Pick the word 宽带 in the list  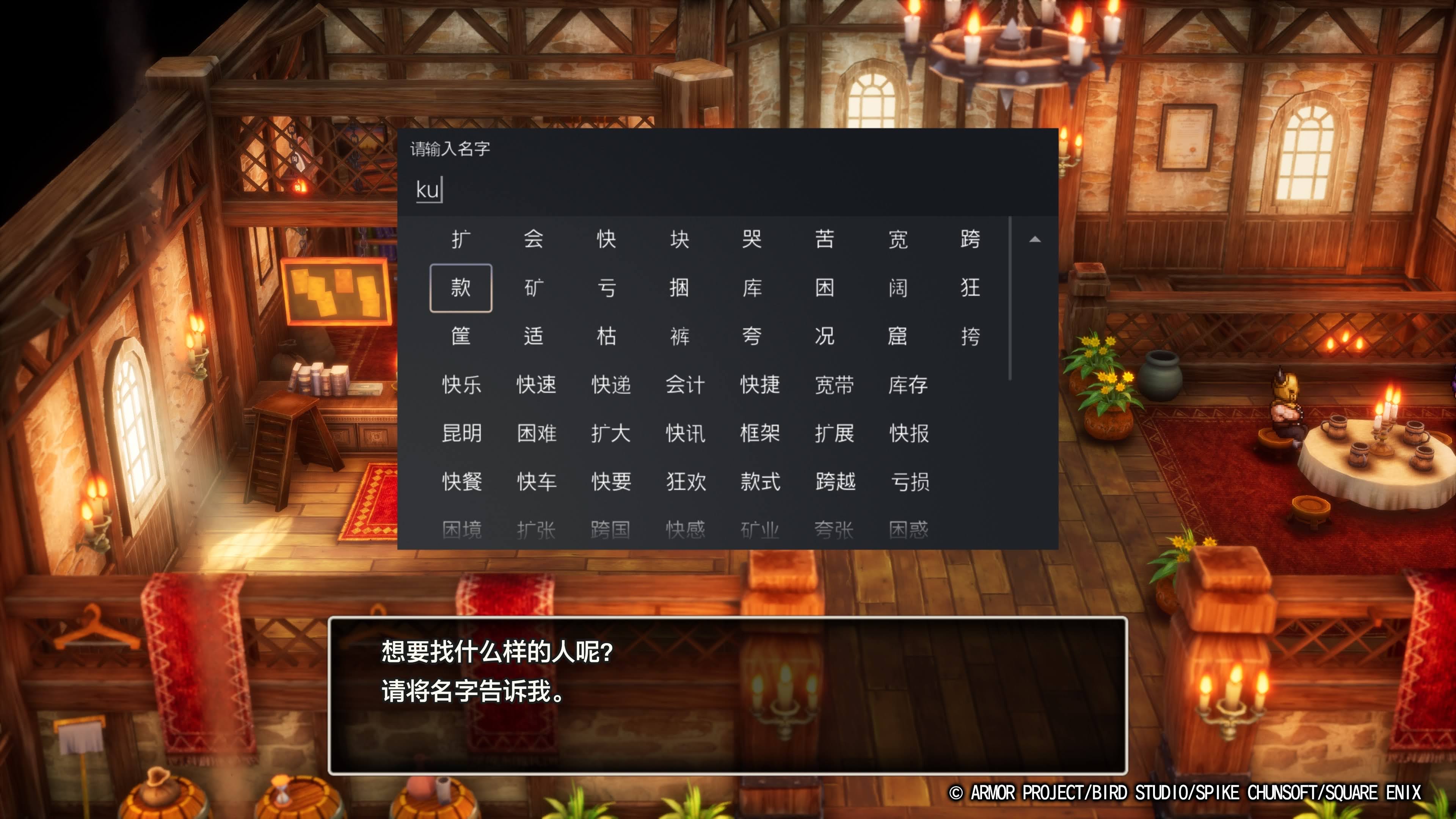pyautogui.click(x=835, y=386)
